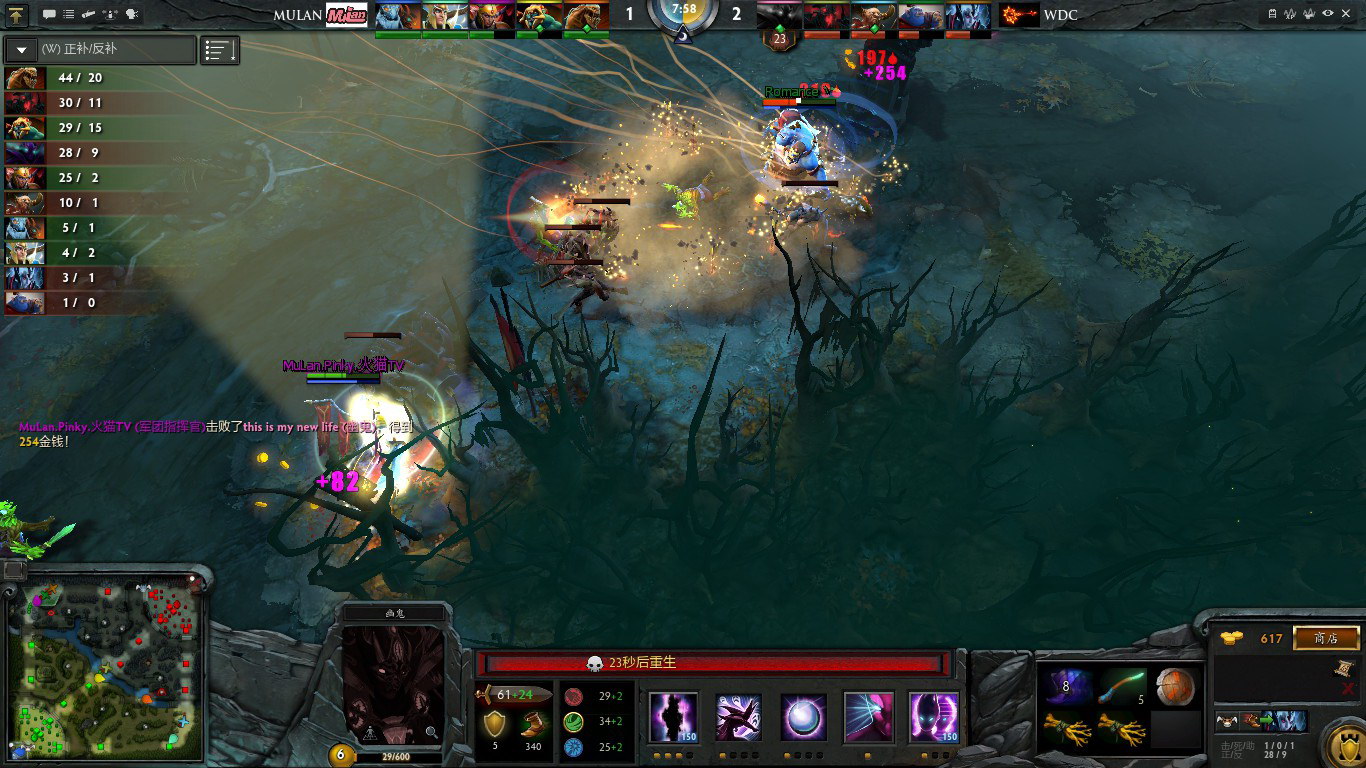The width and height of the screenshot is (1366, 768).
Task: Select the item slot showing 8 charges
Action: pos(1066,687)
